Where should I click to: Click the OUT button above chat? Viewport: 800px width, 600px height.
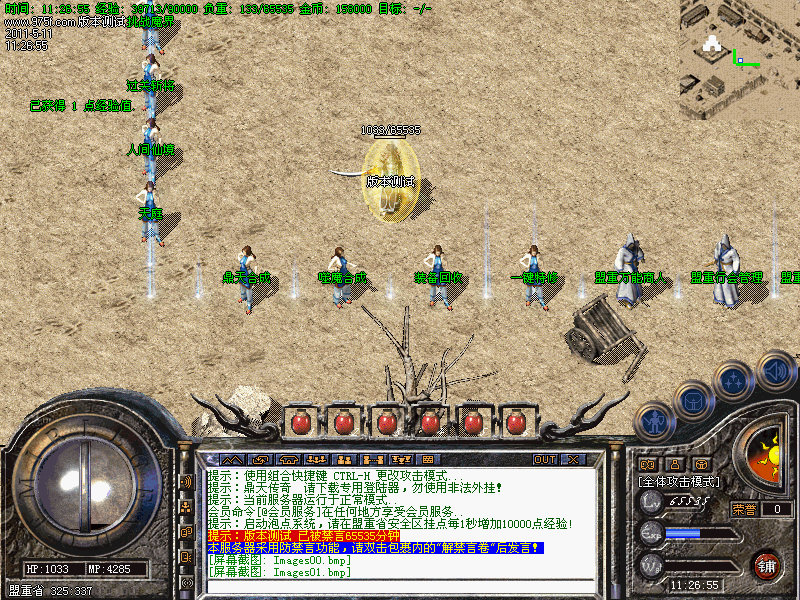coord(545,460)
